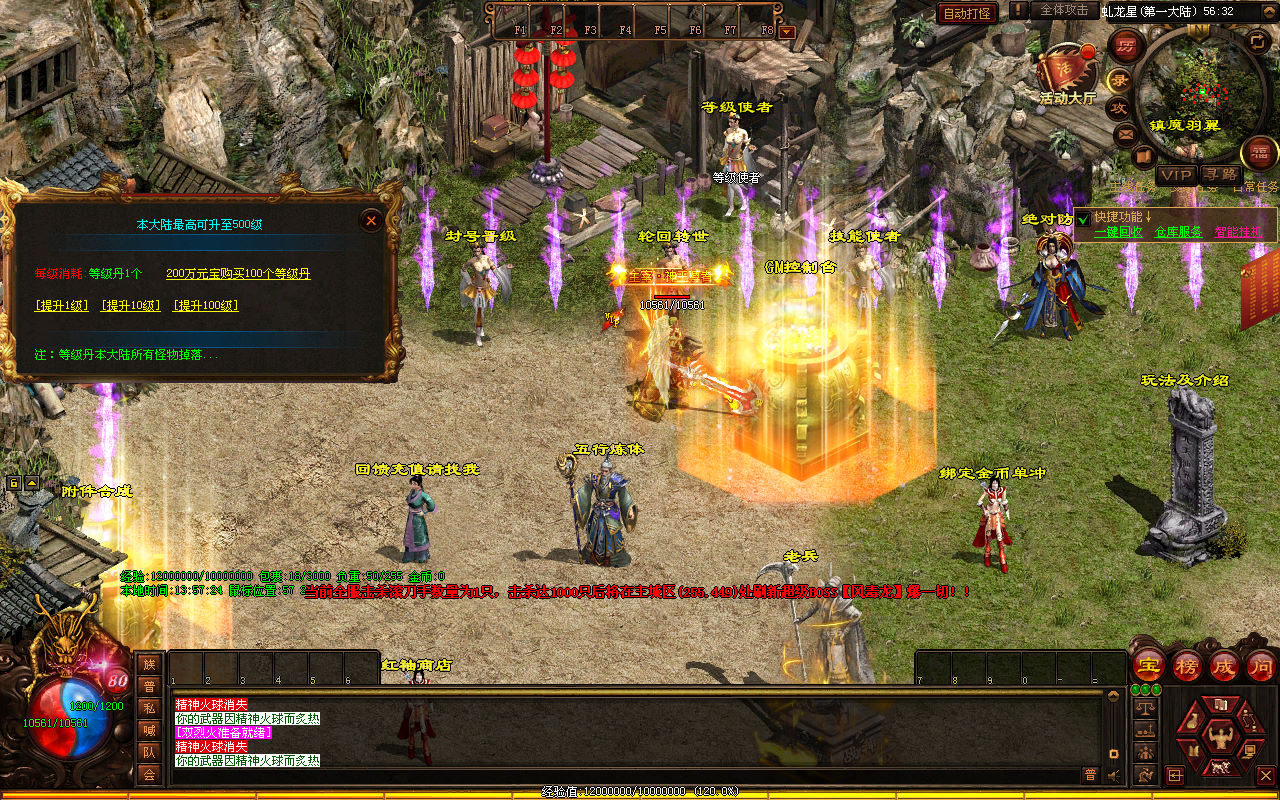Start 智能挂机 smart auto-play
This screenshot has width=1280, height=800.
coord(1238,232)
